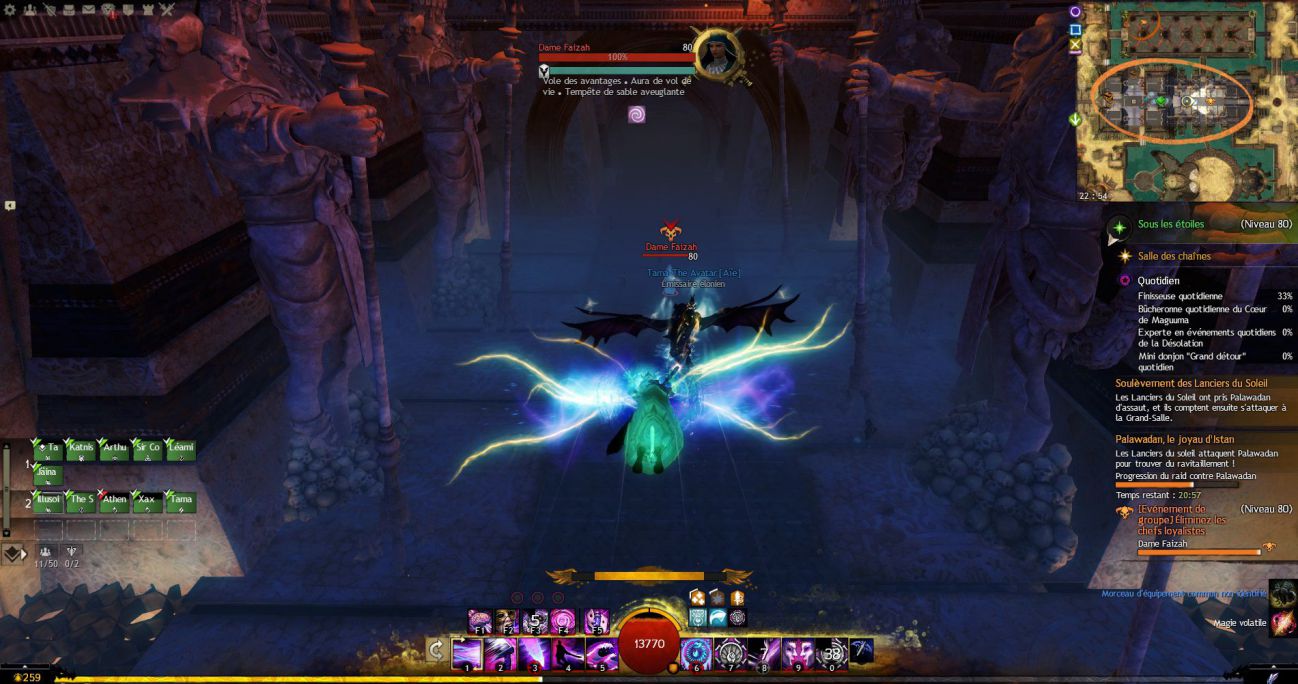
Task: Open the inventory bag icon
Action: point(69,9)
